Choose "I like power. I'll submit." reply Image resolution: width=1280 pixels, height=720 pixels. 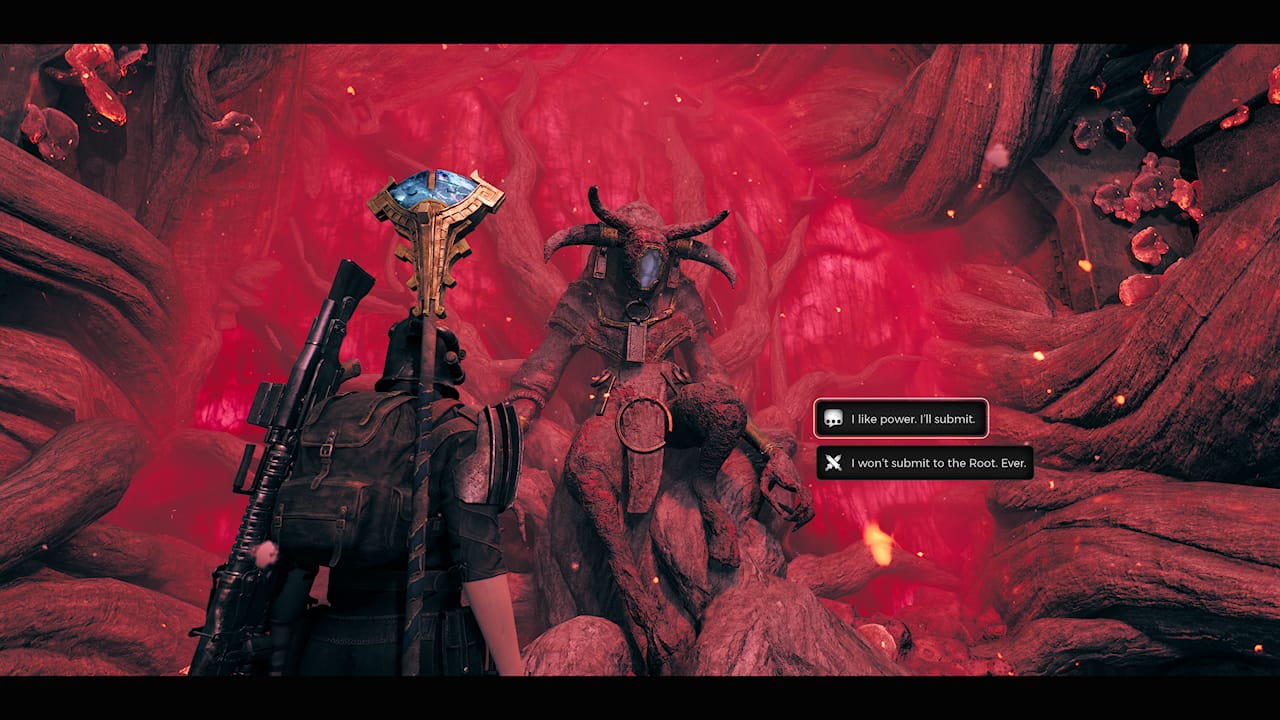[x=901, y=419]
